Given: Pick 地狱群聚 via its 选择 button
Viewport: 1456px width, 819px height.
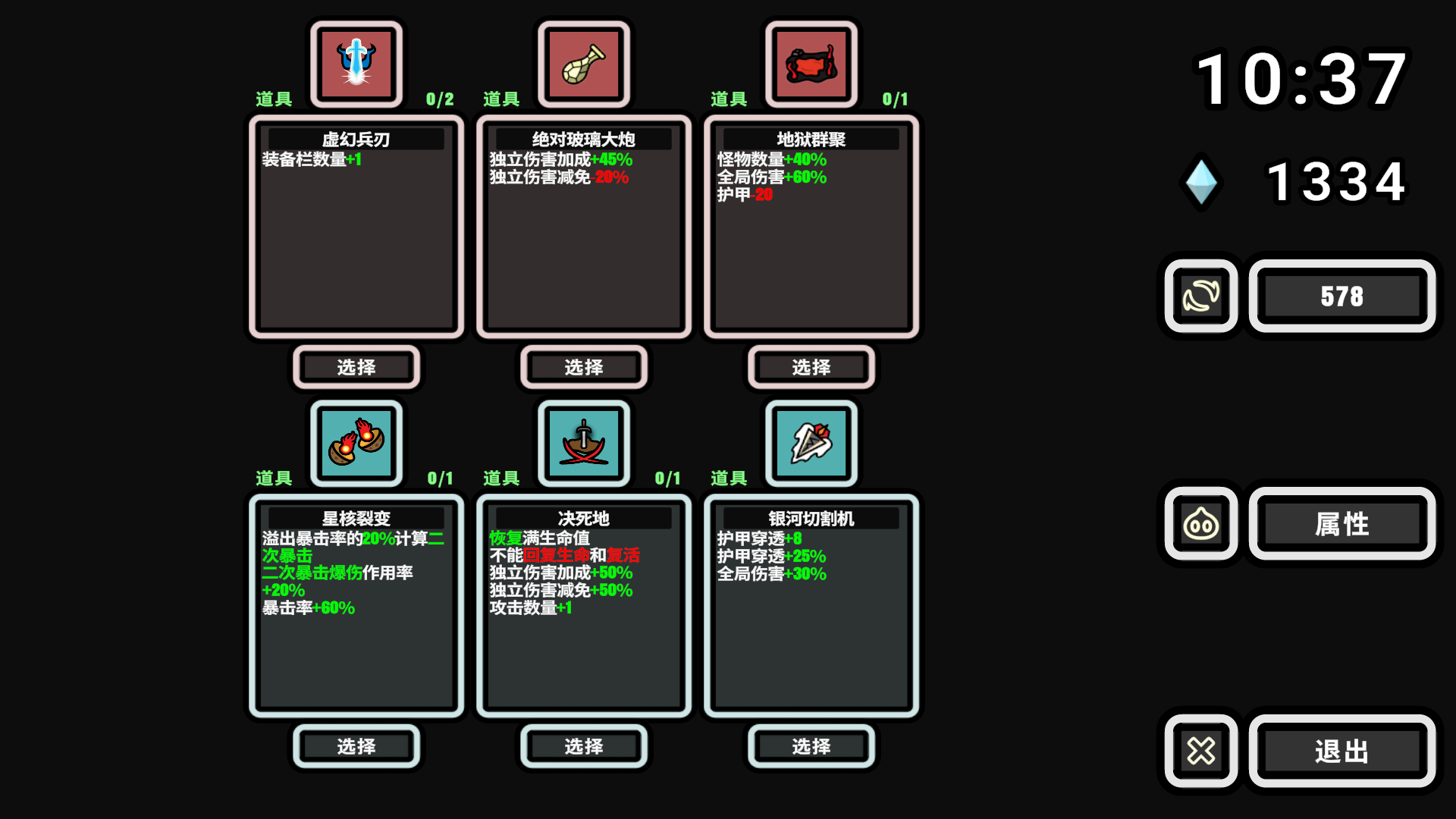Looking at the screenshot, I should (x=811, y=368).
